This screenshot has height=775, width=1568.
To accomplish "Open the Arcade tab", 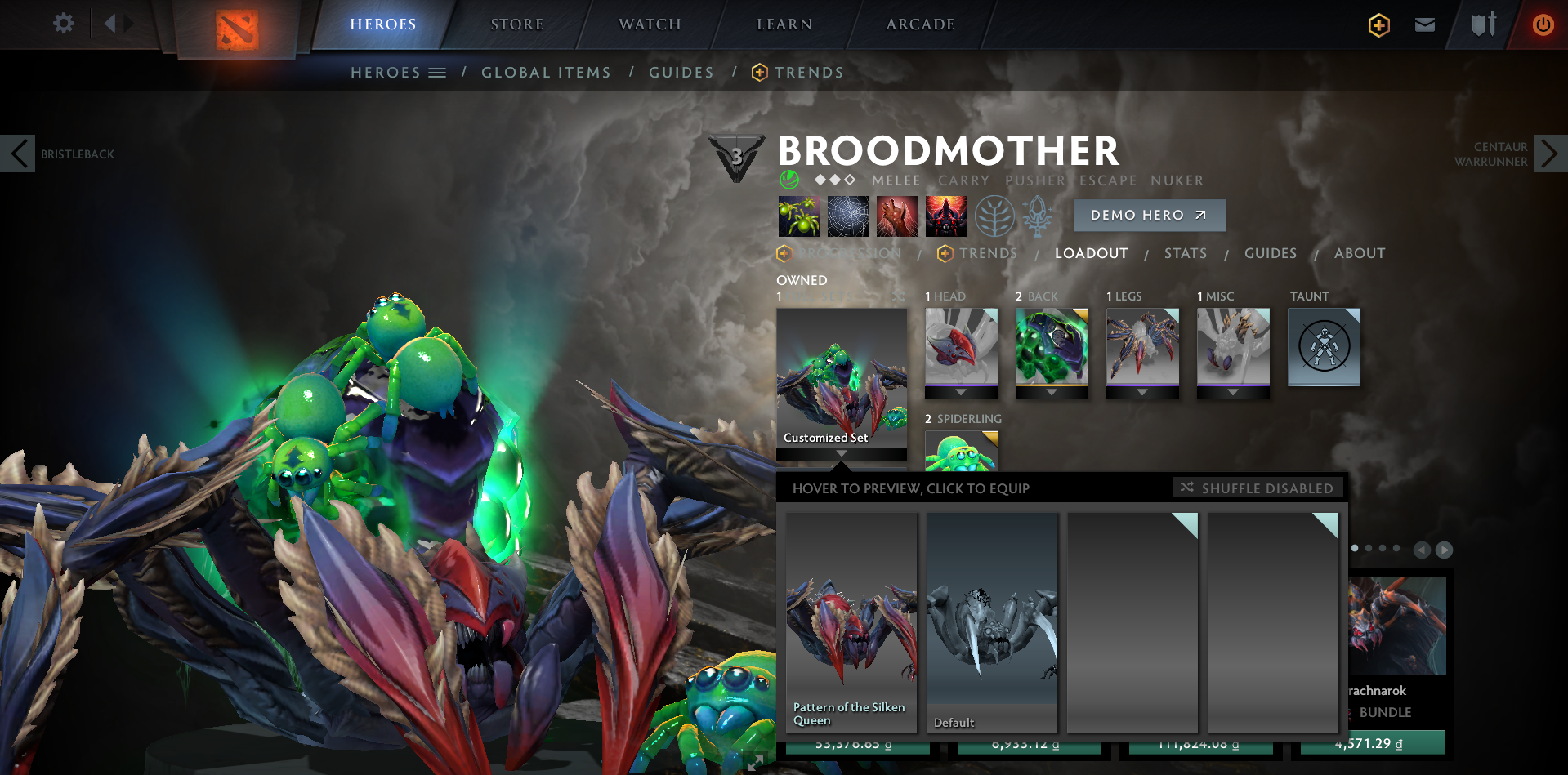I will click(920, 24).
